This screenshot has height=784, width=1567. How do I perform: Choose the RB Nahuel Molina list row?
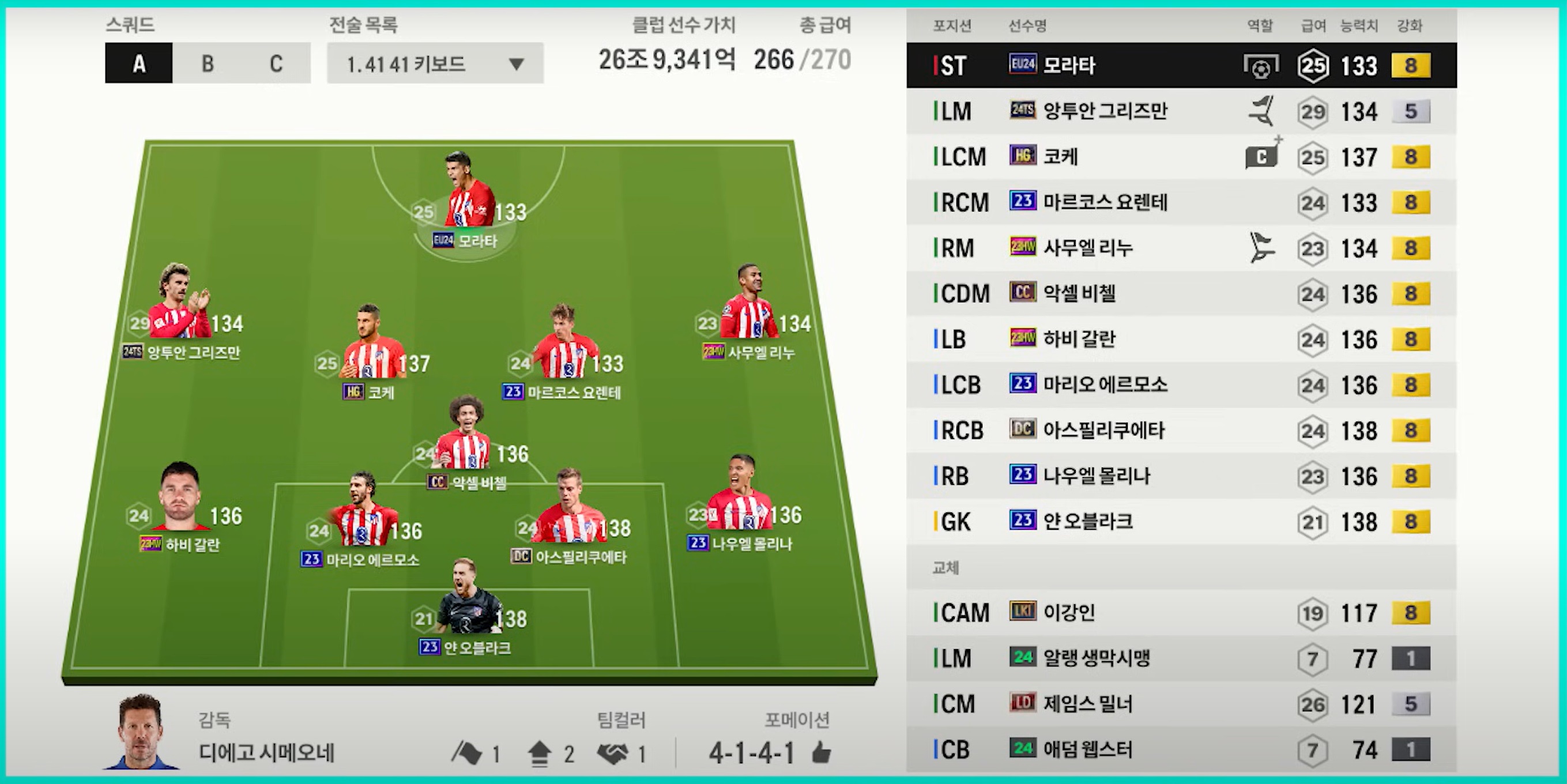coord(1181,476)
